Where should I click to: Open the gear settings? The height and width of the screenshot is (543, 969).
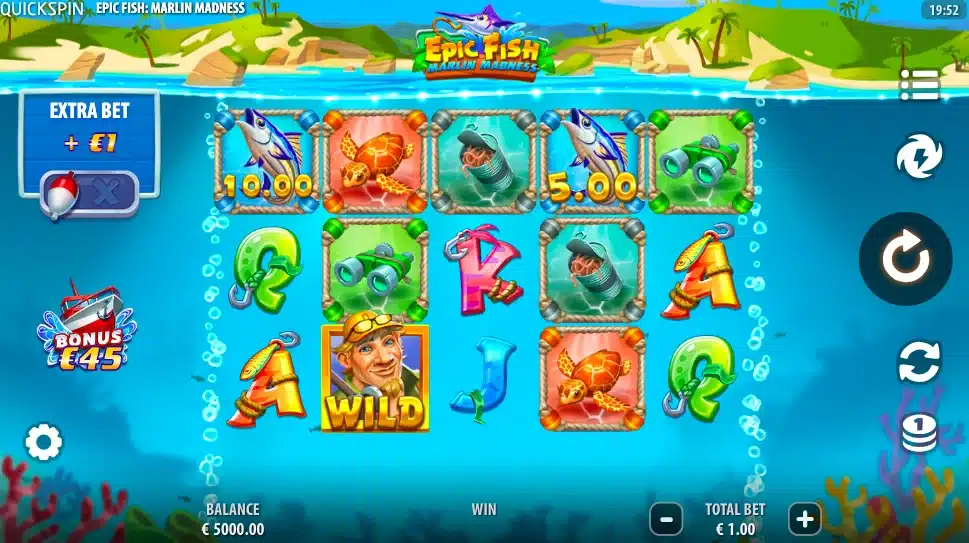pos(43,442)
